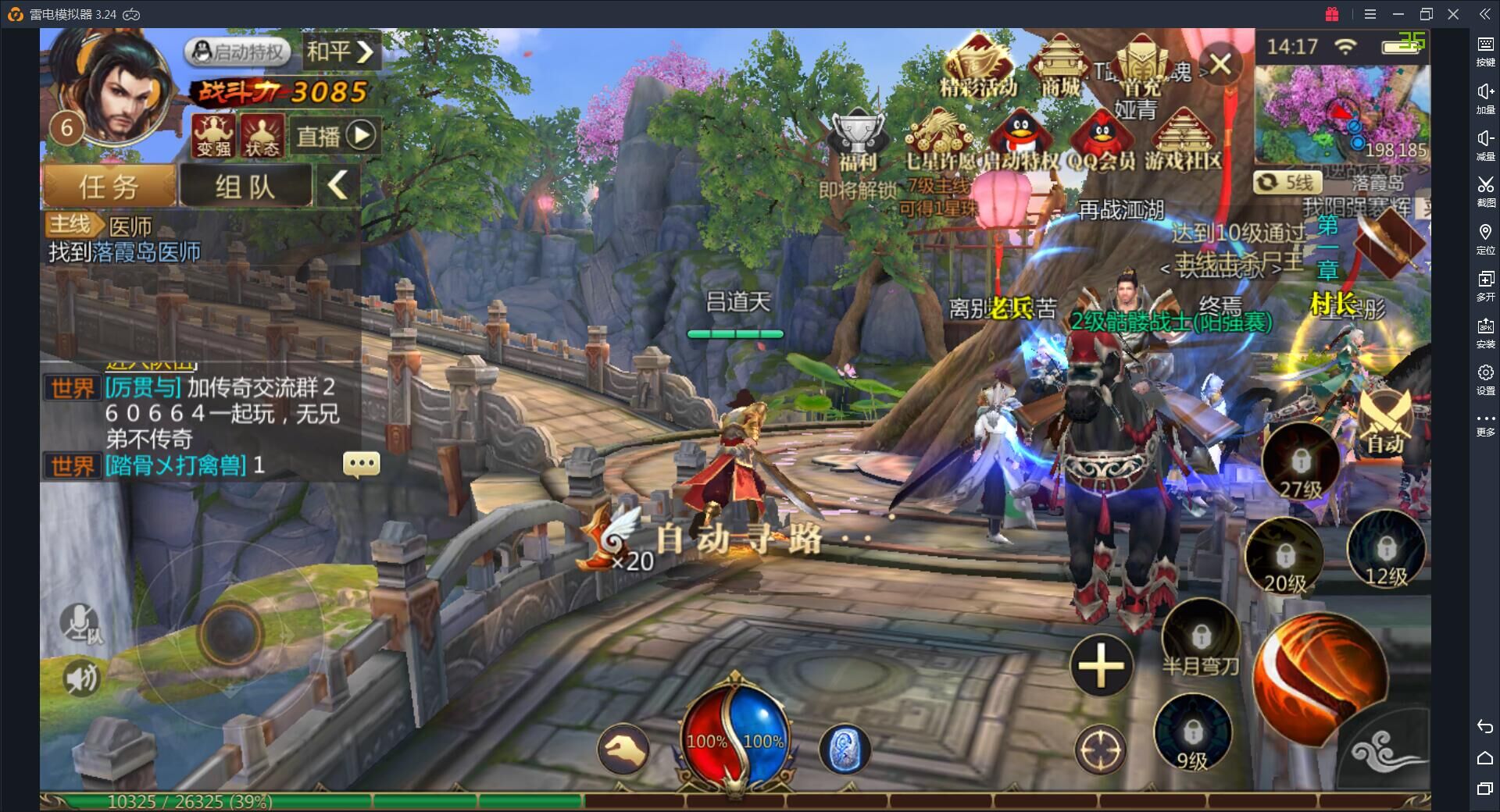The width and height of the screenshot is (1500, 812).
Task: Switch server line with 5线 button
Action: coord(1287,183)
